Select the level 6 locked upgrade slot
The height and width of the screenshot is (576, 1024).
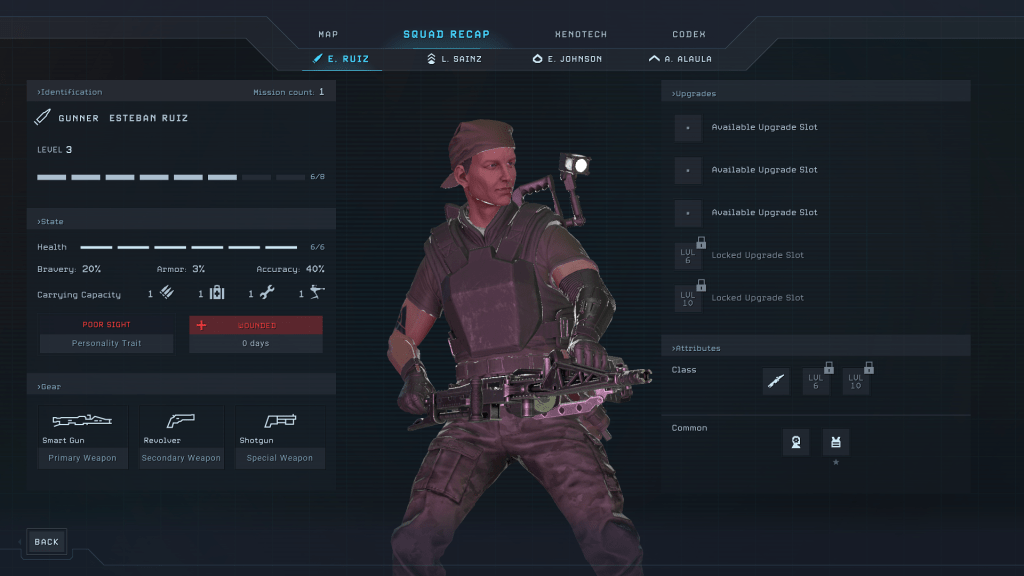tap(688, 256)
